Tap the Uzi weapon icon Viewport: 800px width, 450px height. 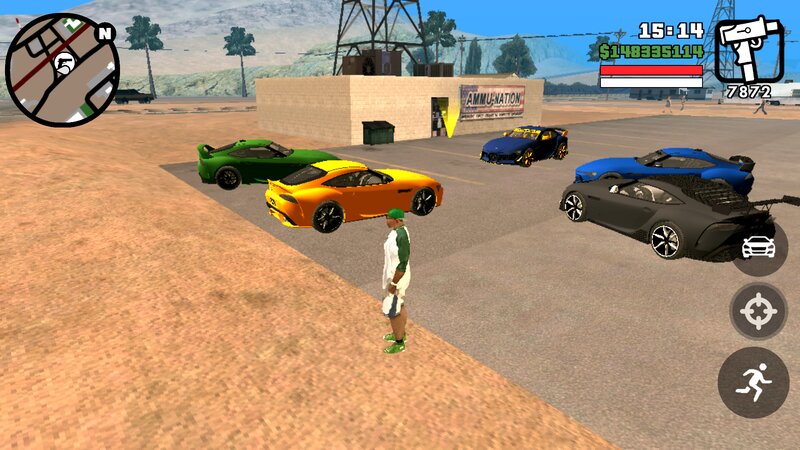click(749, 50)
